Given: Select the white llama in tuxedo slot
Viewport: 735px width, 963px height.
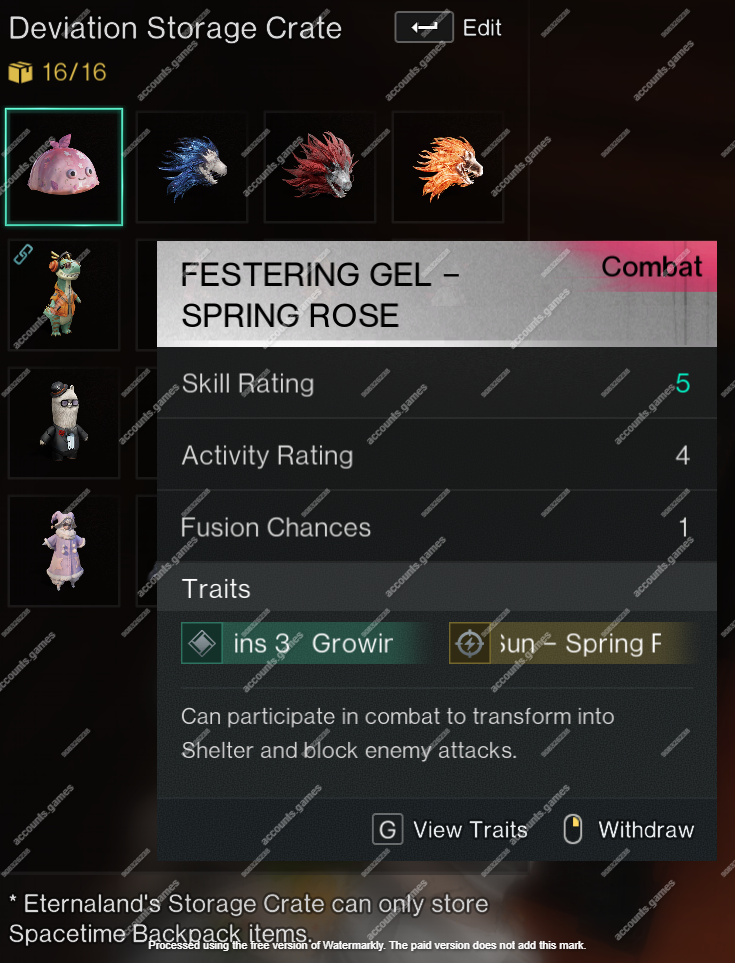Looking at the screenshot, I should 64,423.
